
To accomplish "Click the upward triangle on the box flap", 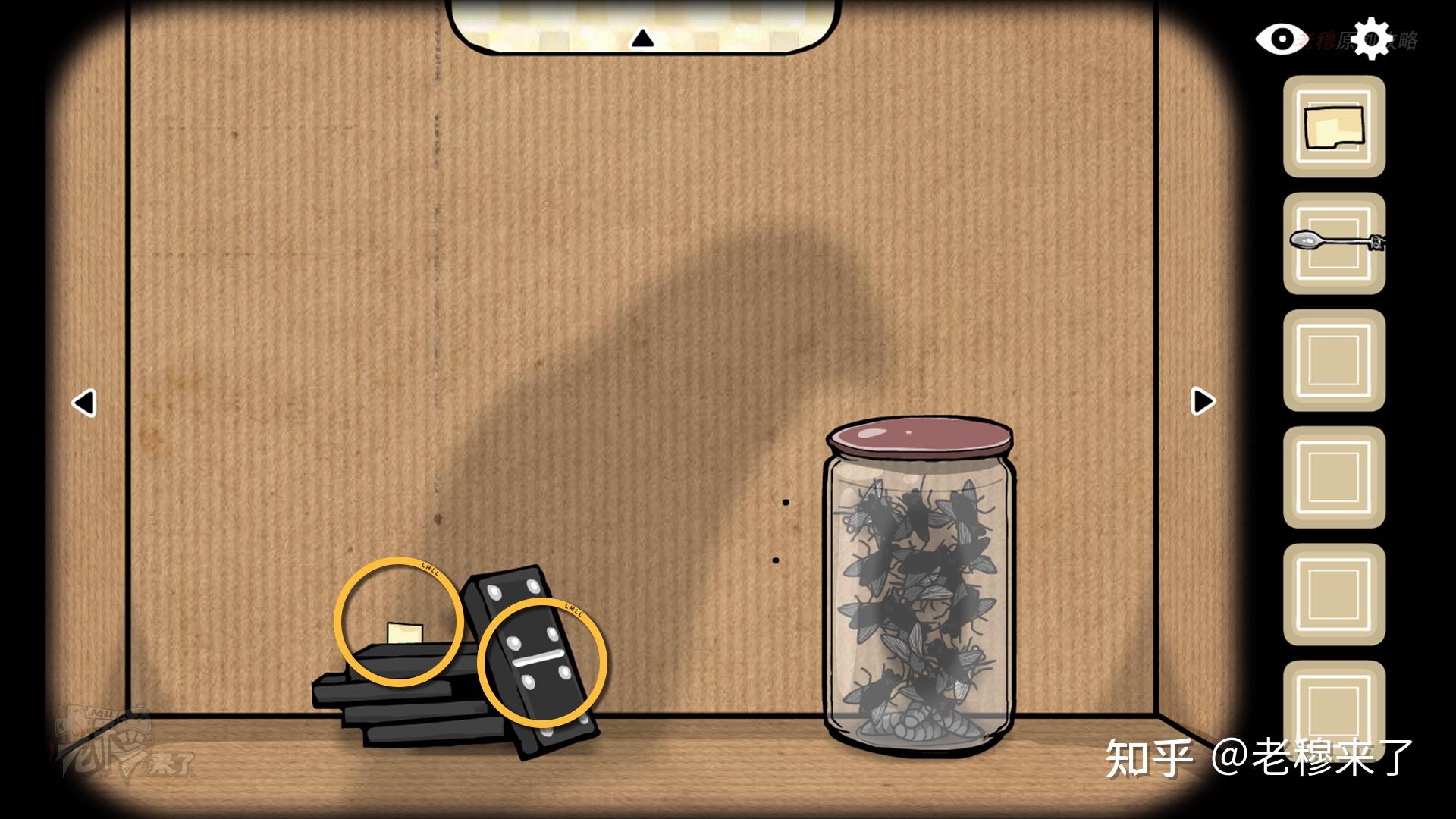I will click(x=644, y=36).
